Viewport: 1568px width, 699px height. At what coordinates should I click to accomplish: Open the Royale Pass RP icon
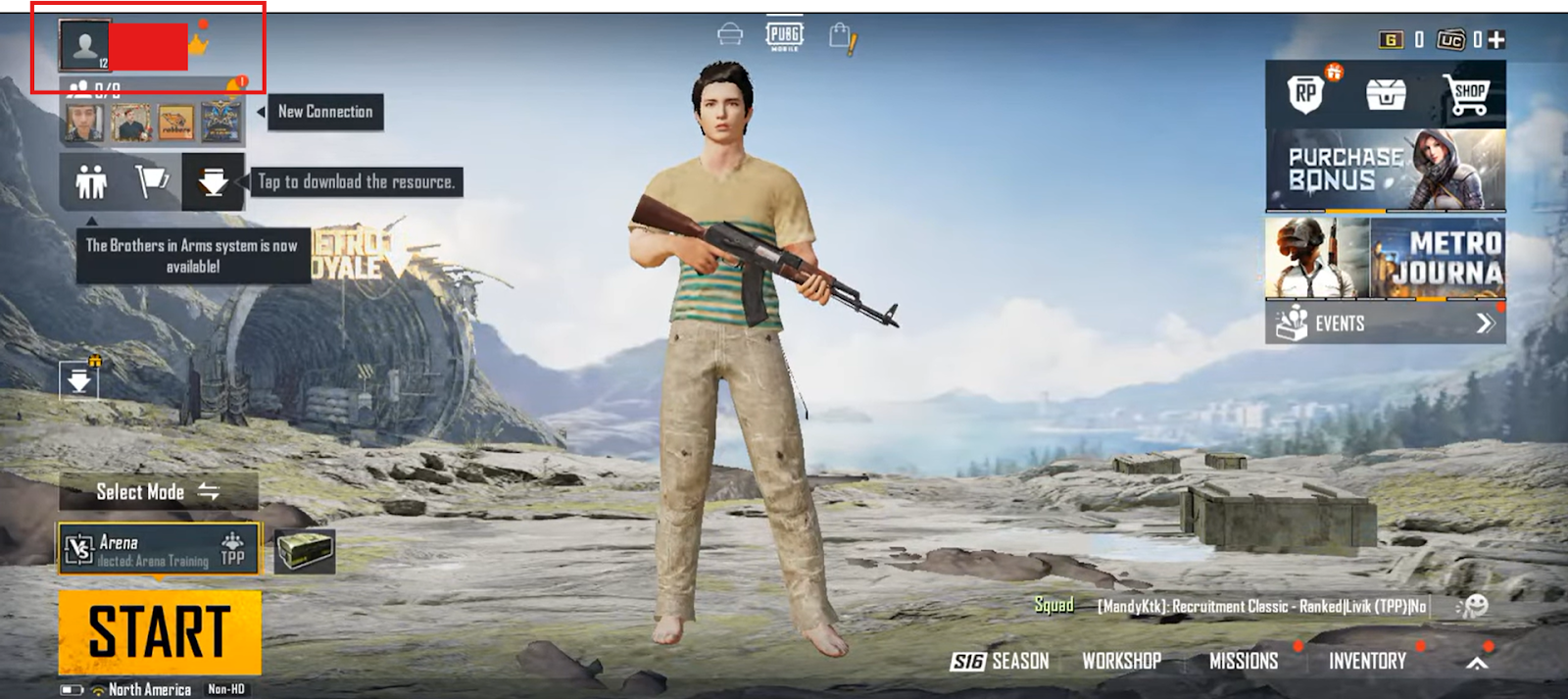pos(1305,93)
